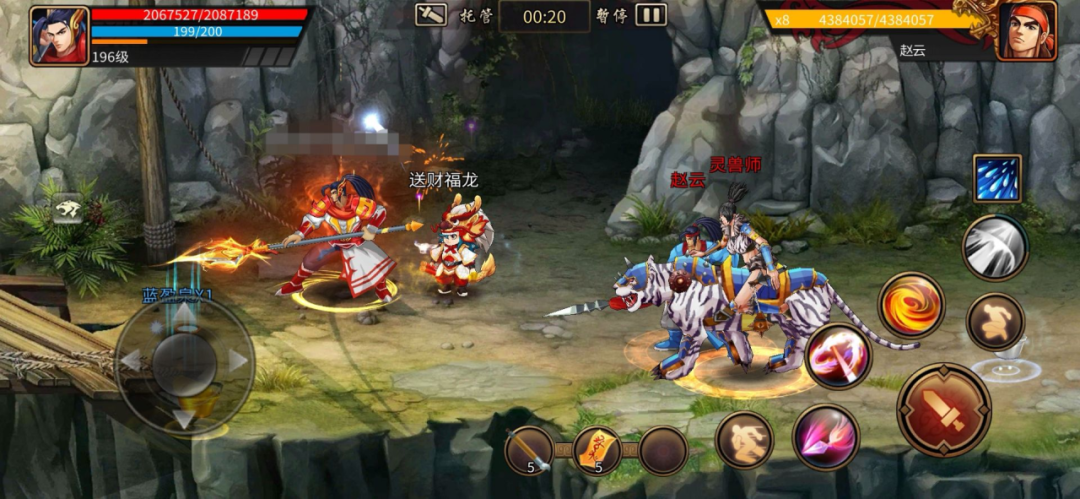This screenshot has width=1080, height=499.
Task: Tap the virtual joystick's left arrow
Action: point(131,360)
